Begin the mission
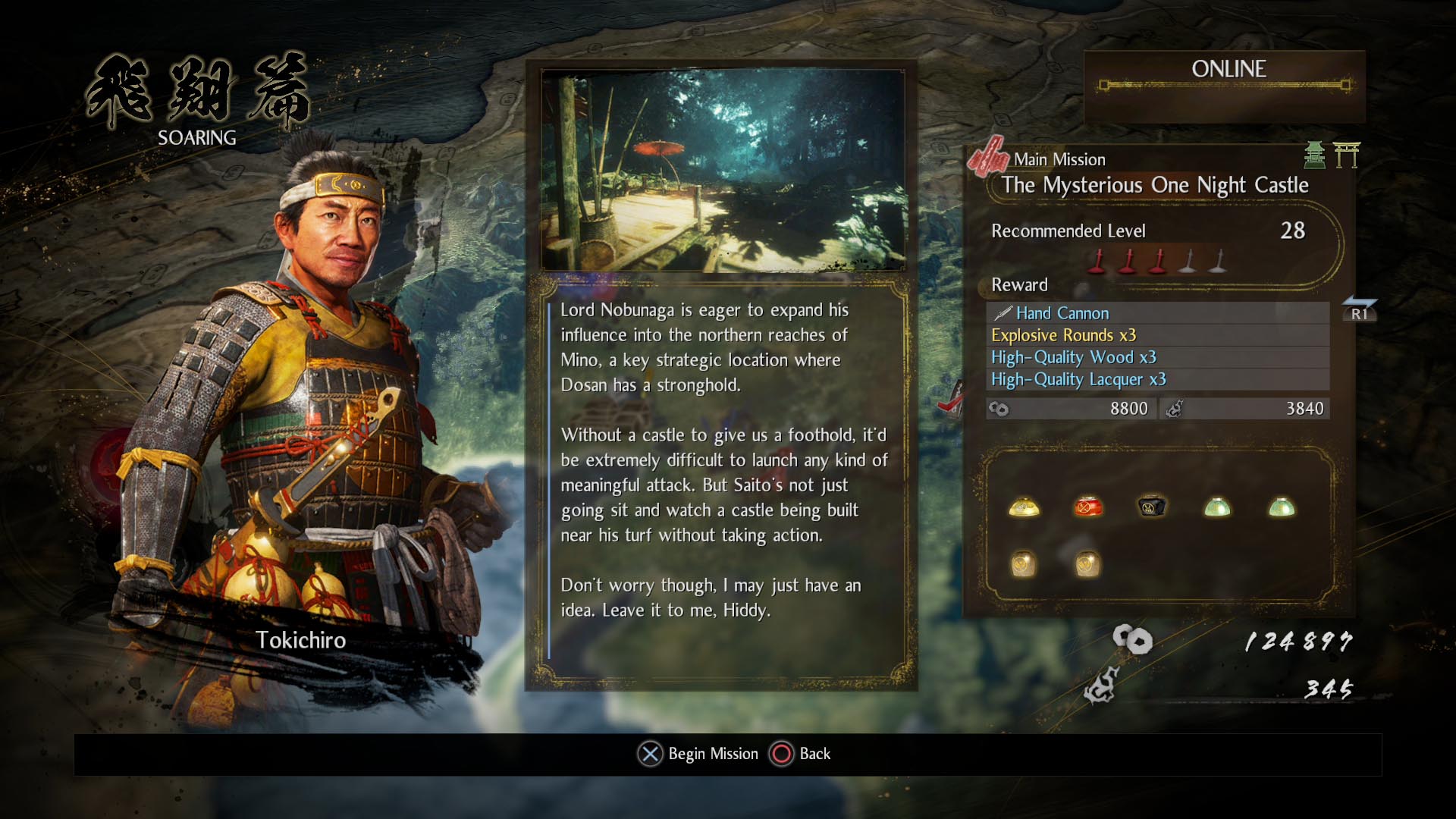1456x819 pixels. click(698, 754)
